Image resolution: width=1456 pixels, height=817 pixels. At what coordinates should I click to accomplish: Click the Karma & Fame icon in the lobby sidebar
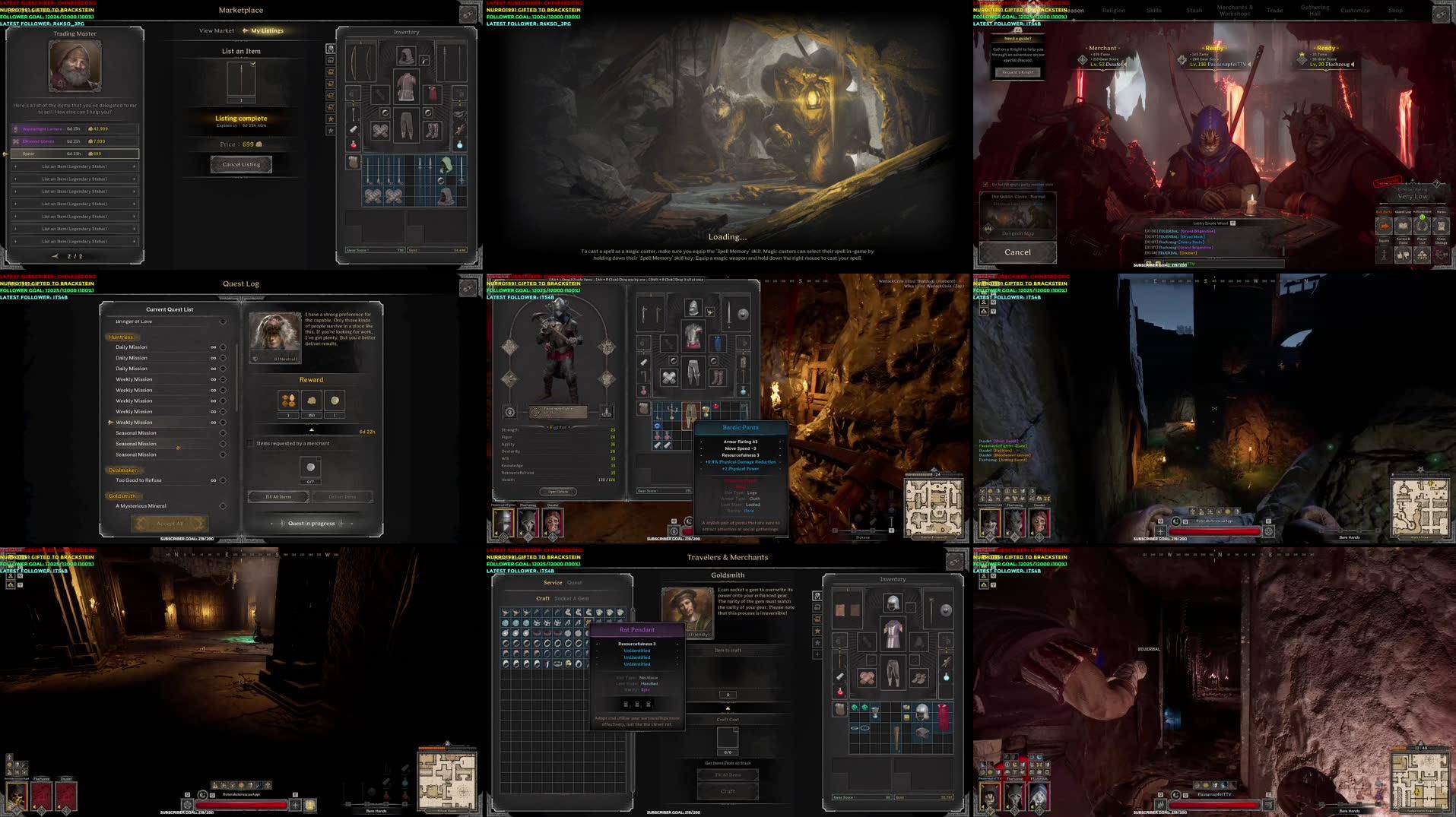pyautogui.click(x=1404, y=255)
